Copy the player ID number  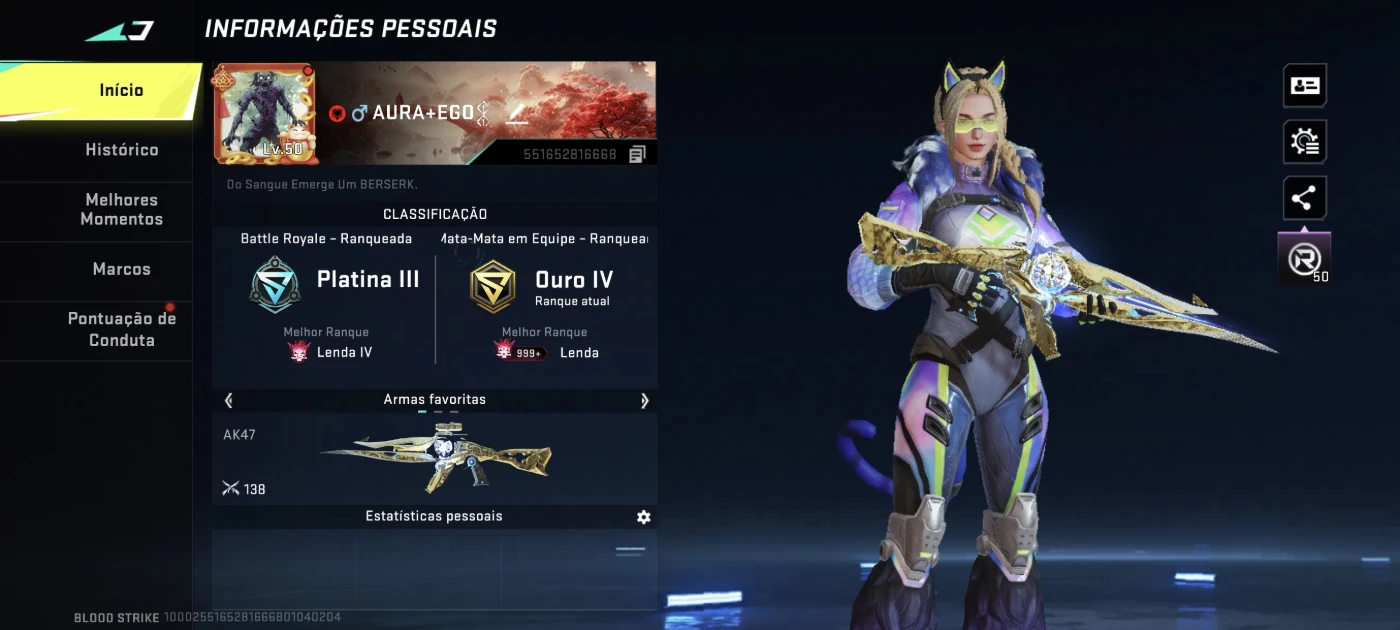coord(637,154)
